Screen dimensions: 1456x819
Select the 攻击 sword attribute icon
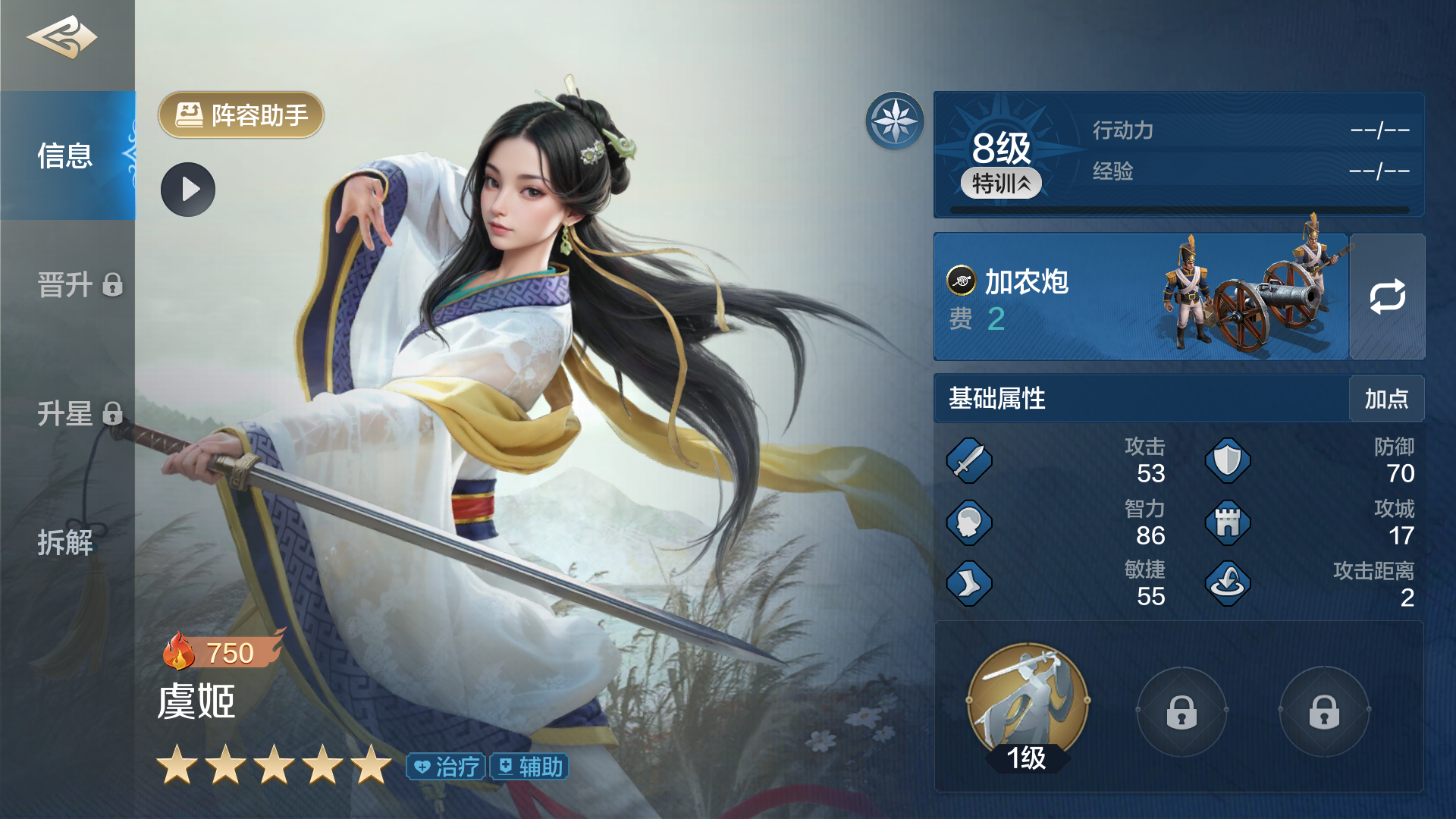click(x=969, y=461)
